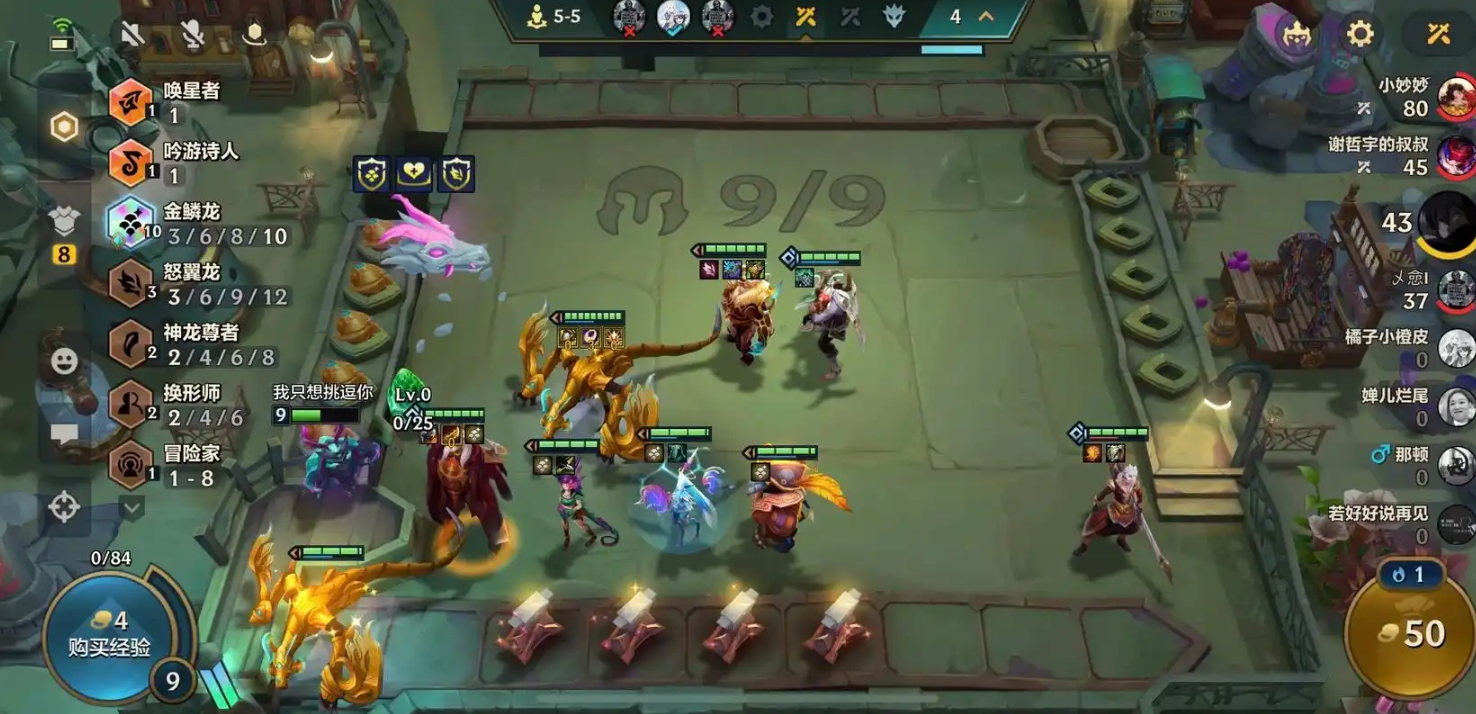Click the crosshair target icon on left panel

[x=64, y=507]
